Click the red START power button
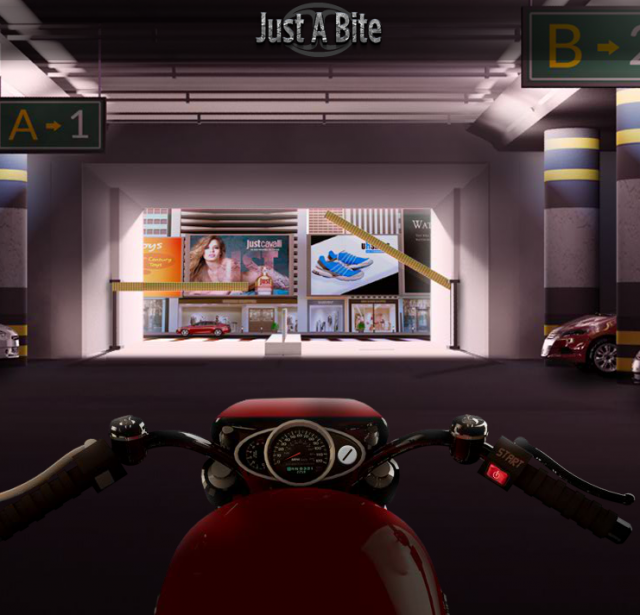The height and width of the screenshot is (615, 640). (498, 474)
